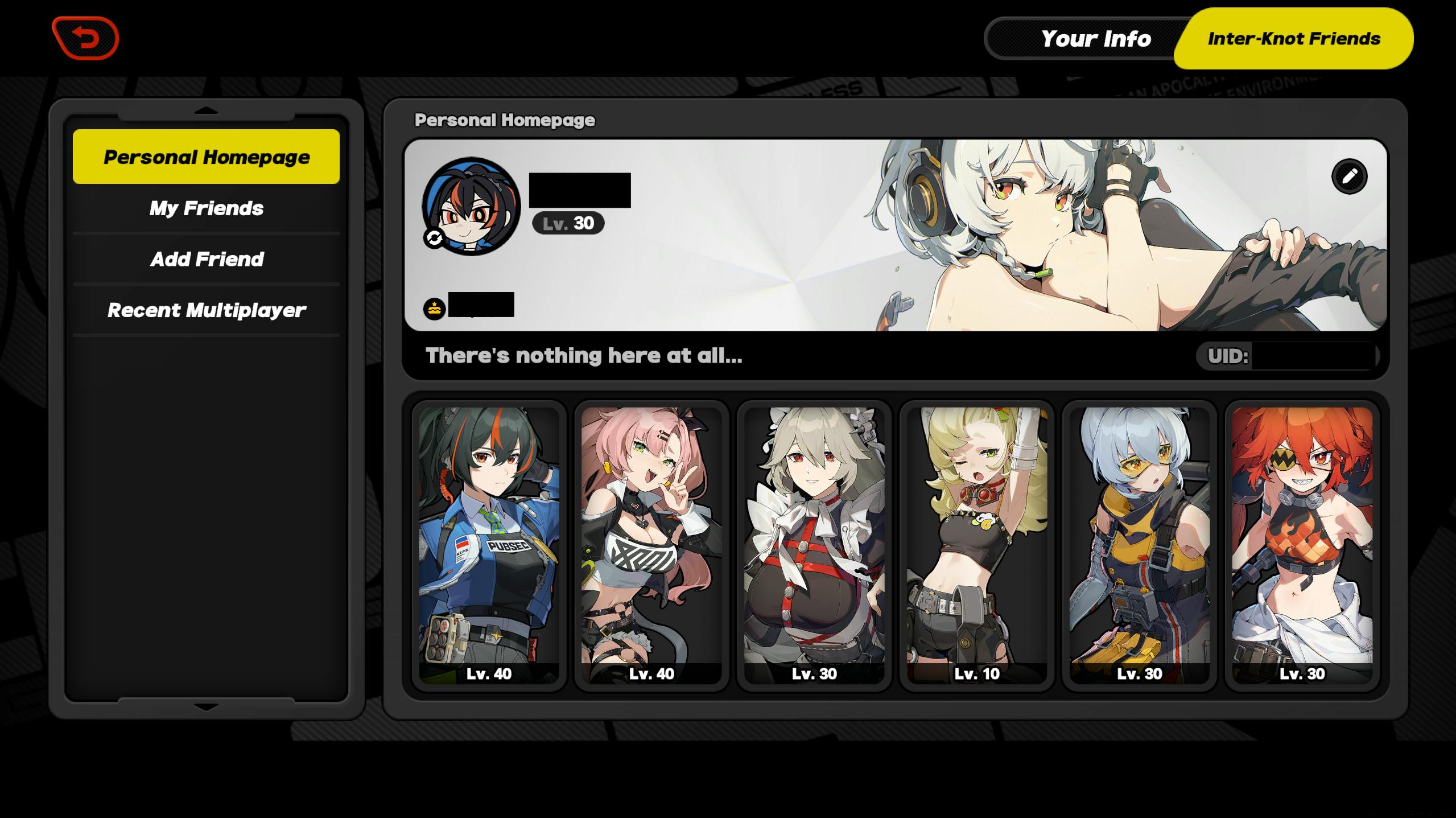Click the red back arrow button
Screen dimensions: 1456x818
(85, 38)
